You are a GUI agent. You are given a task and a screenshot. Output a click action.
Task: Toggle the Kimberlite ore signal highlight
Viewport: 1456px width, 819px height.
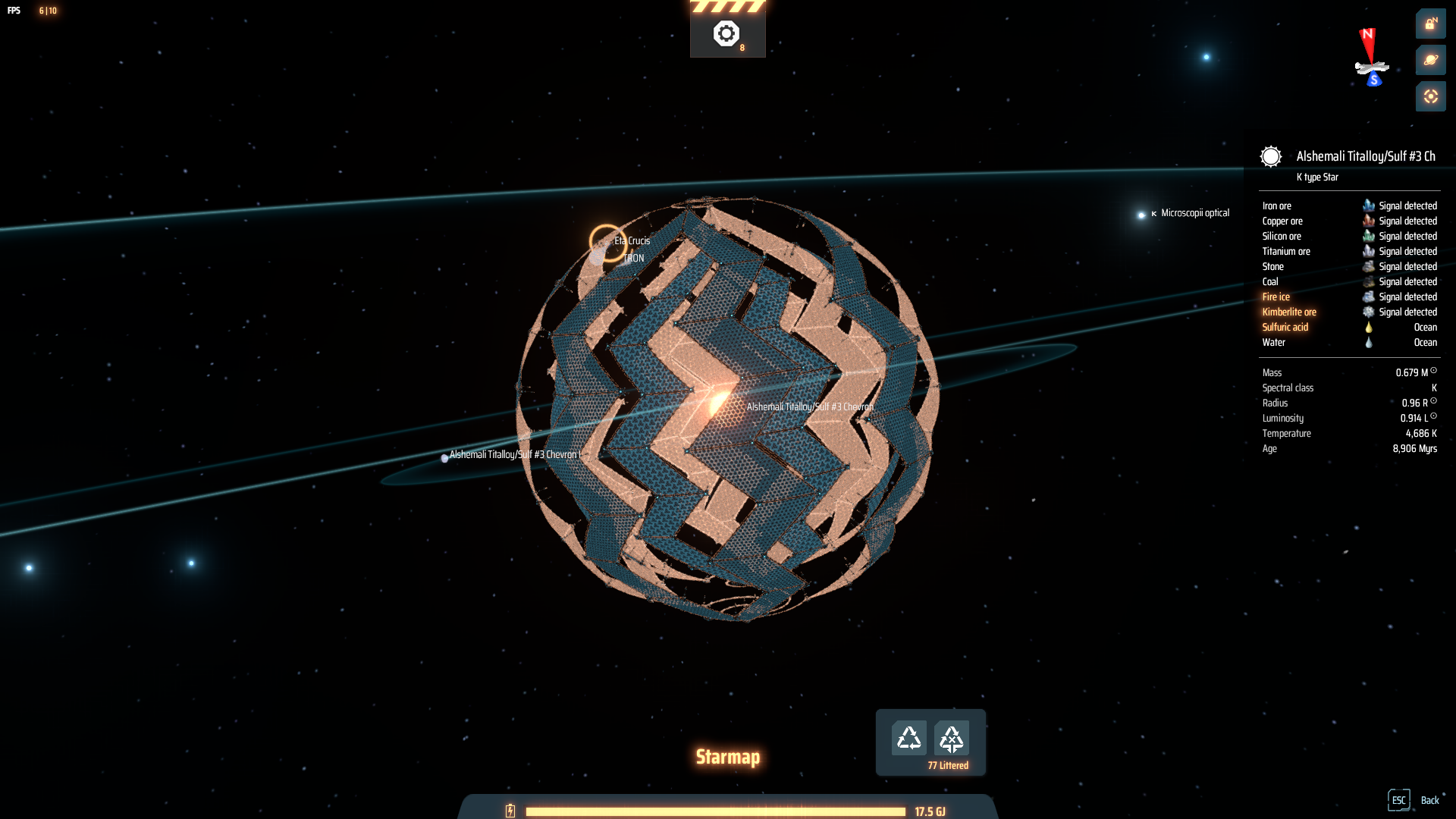(x=1288, y=312)
